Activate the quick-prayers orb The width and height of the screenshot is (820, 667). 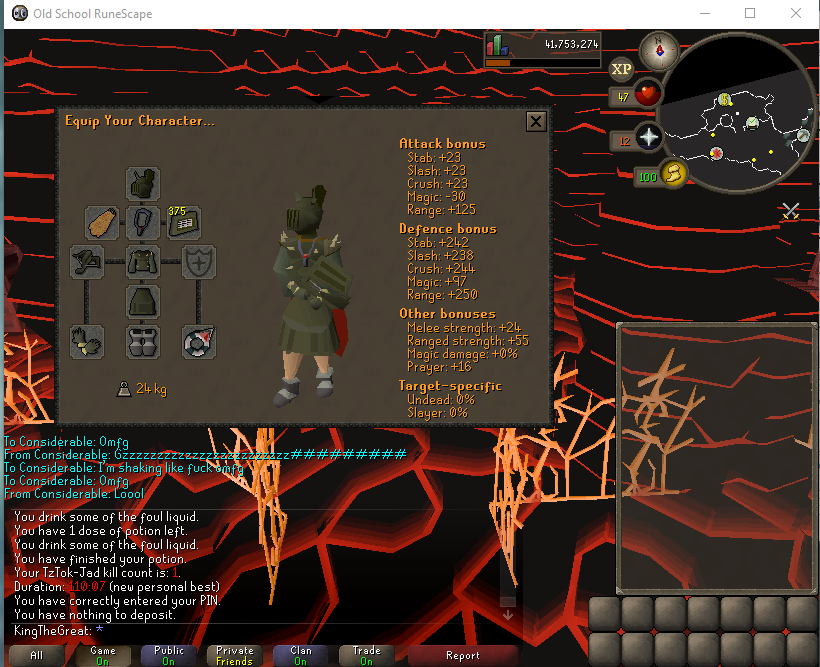pyautogui.click(x=648, y=139)
